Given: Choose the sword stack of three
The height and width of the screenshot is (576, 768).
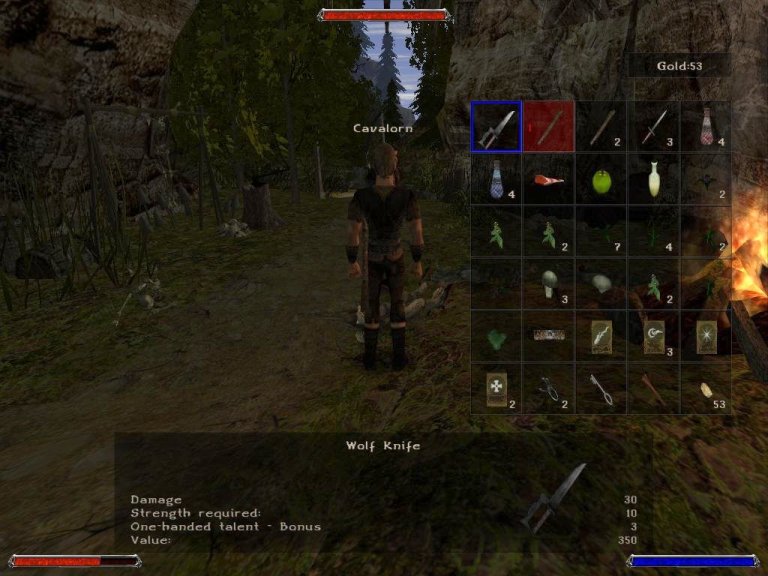Looking at the screenshot, I should (x=653, y=126).
